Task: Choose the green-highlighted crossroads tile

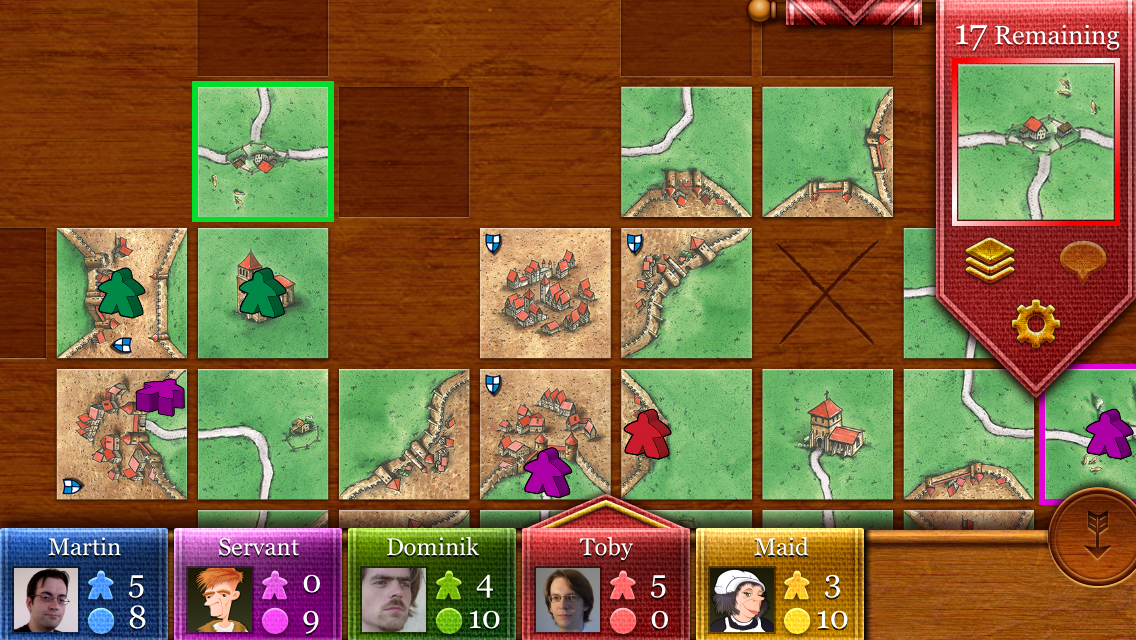Action: tap(263, 152)
